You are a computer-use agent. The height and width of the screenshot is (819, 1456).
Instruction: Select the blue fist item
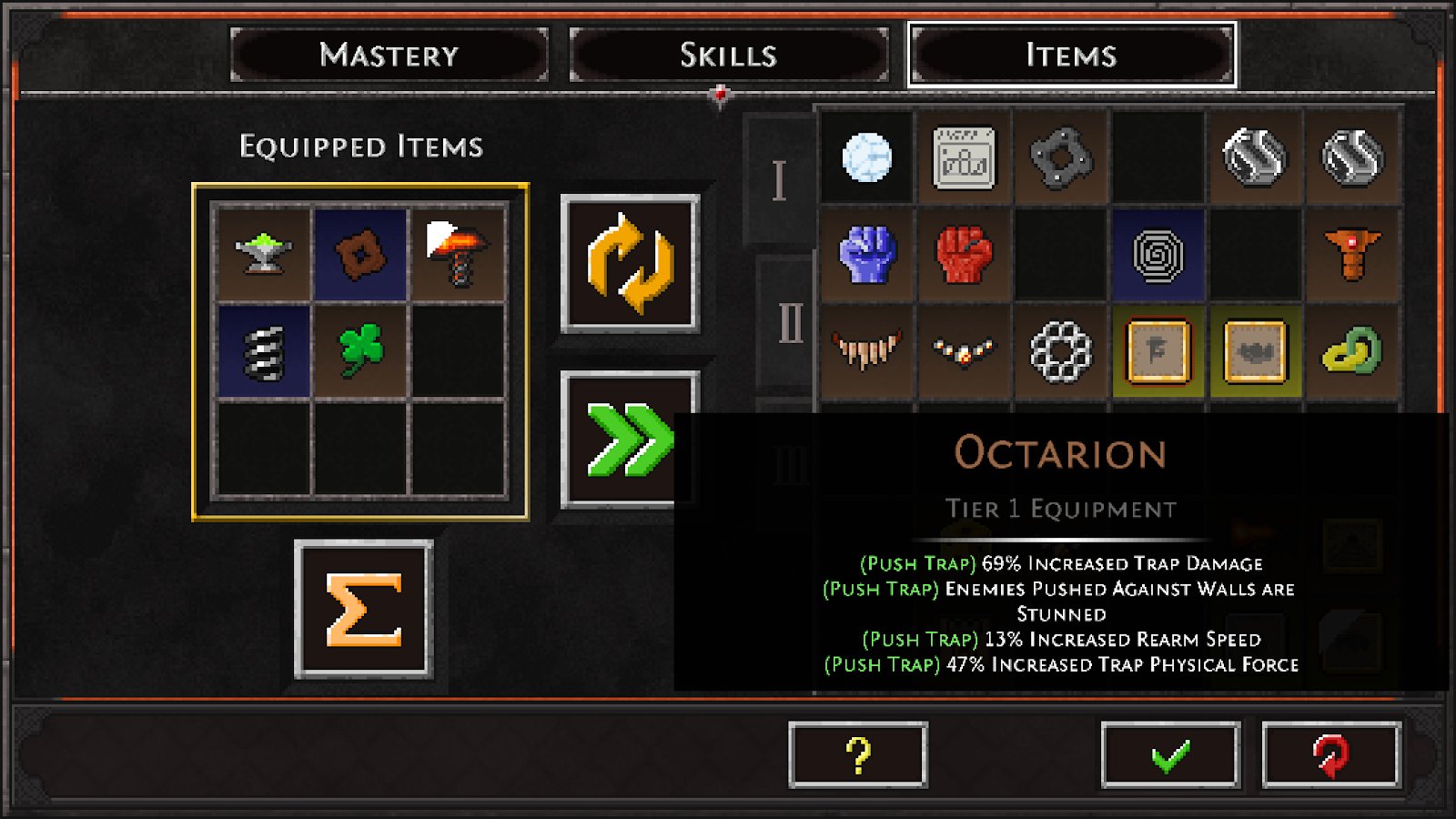(x=867, y=254)
